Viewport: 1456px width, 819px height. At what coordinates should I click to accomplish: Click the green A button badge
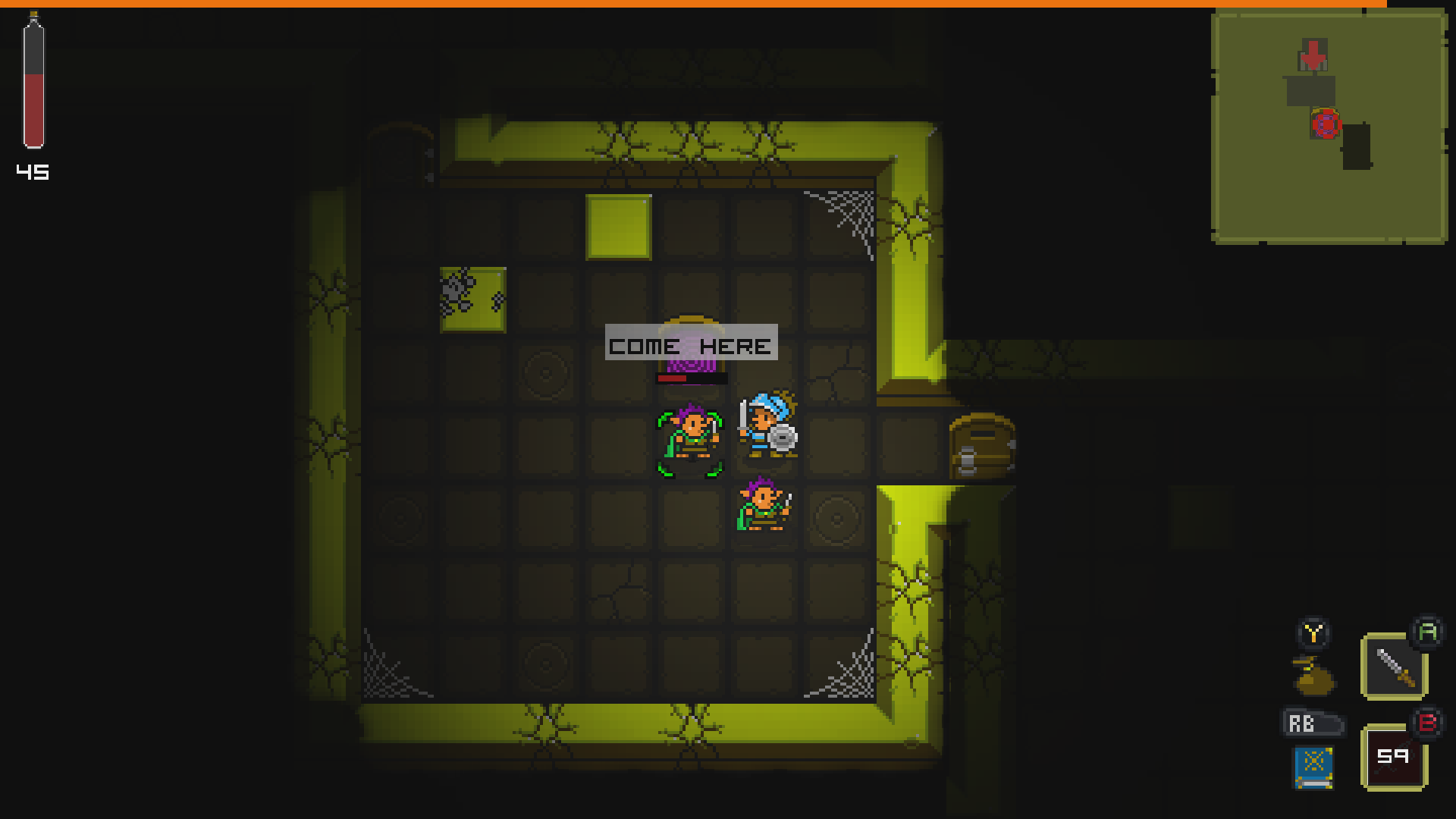pyautogui.click(x=1428, y=630)
